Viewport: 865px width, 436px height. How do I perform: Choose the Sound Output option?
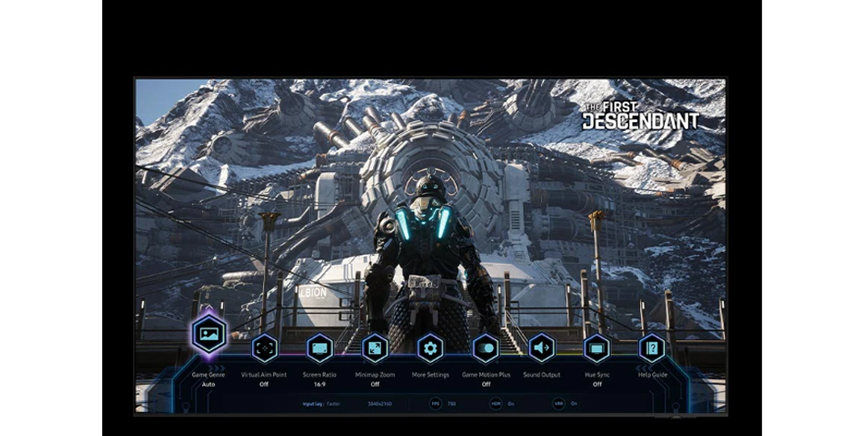[541, 348]
